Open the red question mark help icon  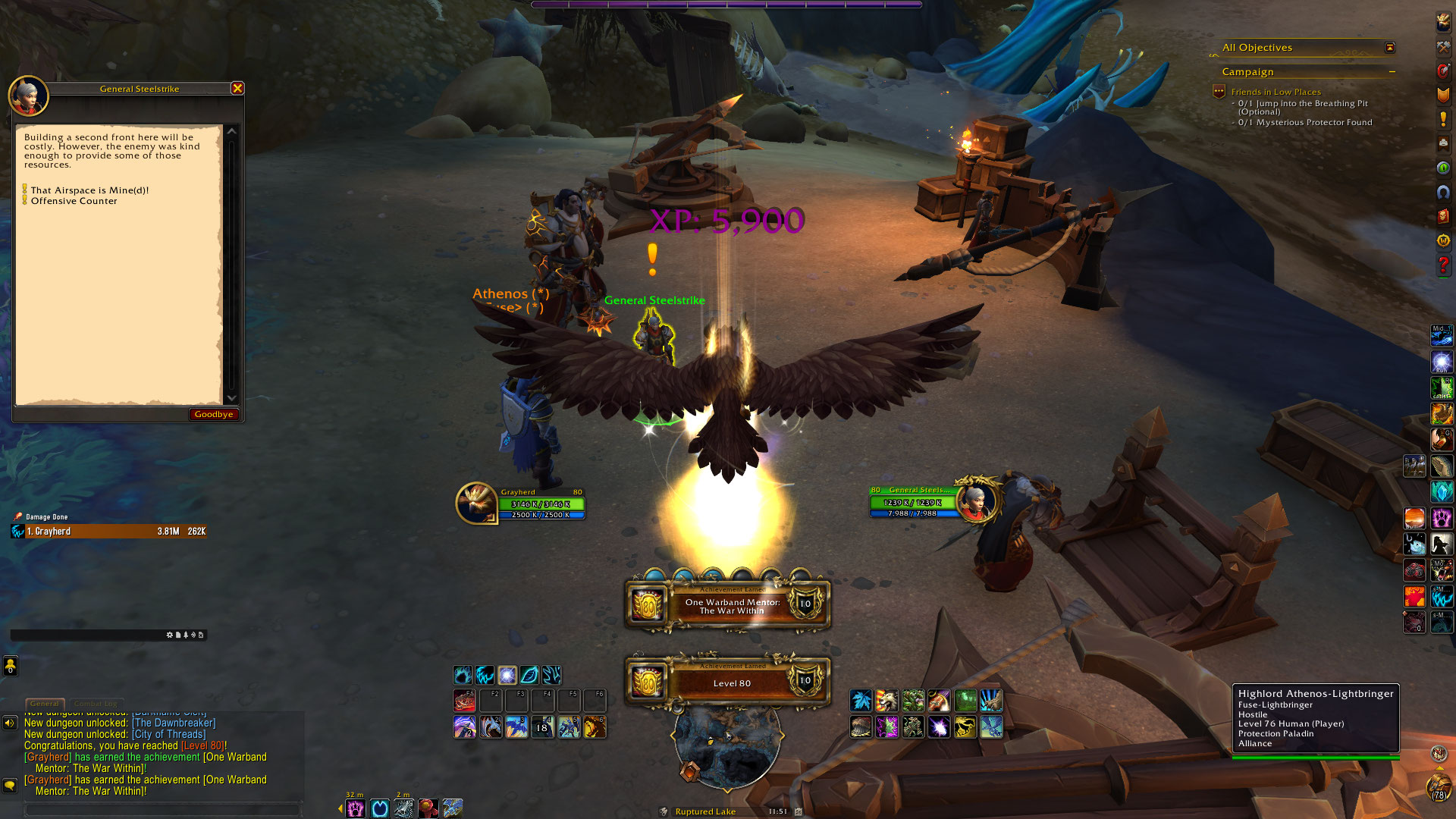(x=1443, y=265)
